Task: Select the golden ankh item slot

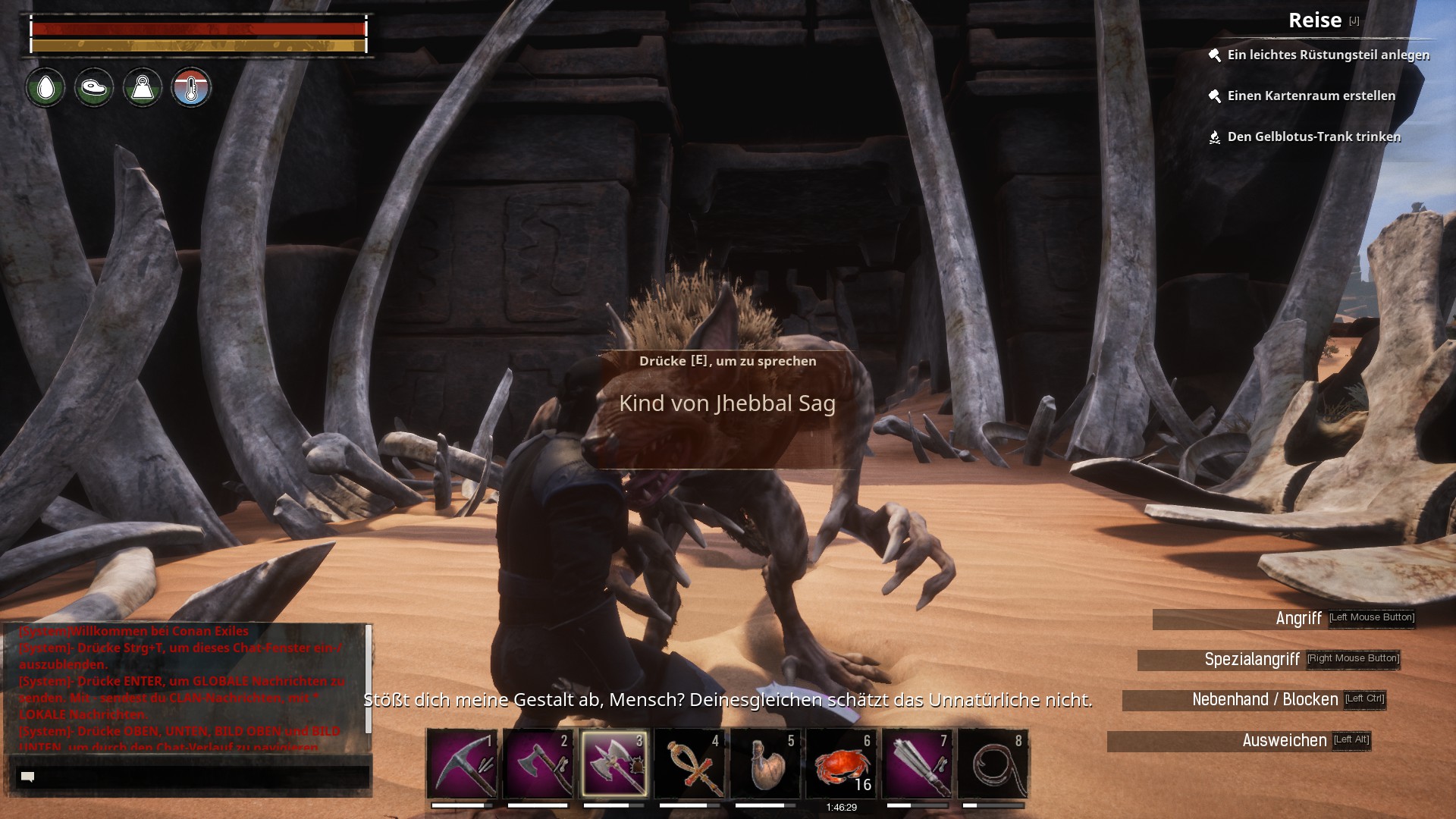Action: (689, 763)
